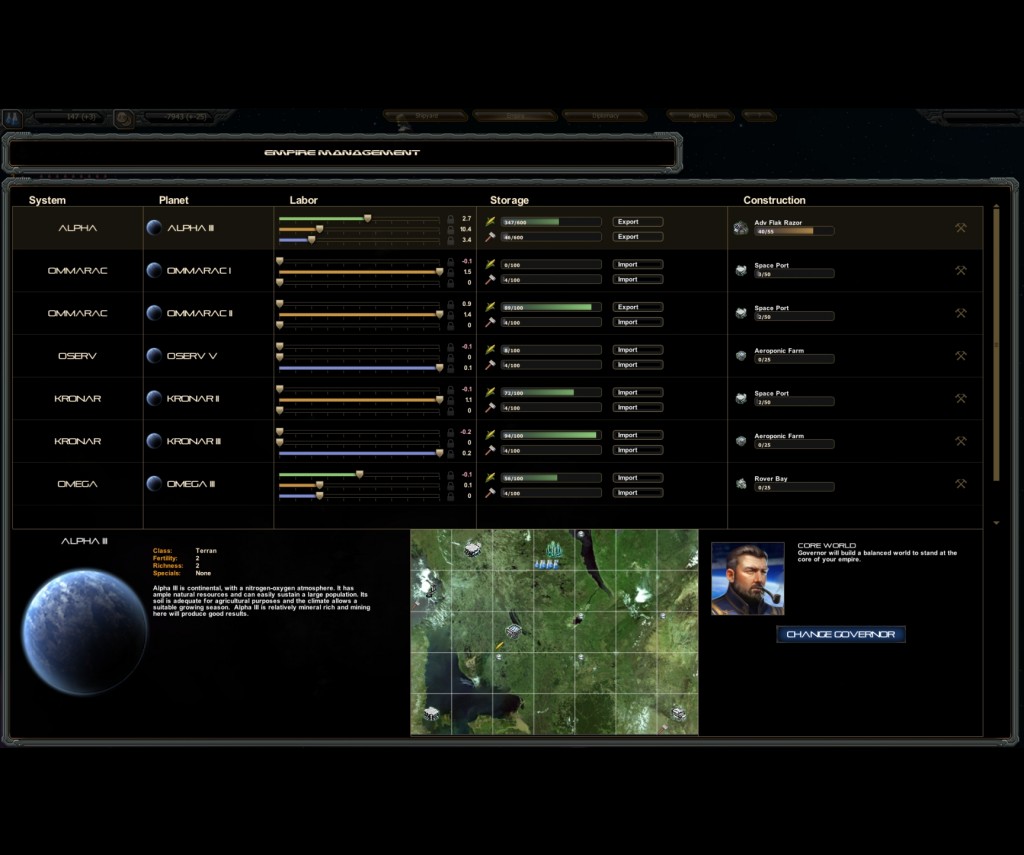This screenshot has height=855, width=1024.
Task: Click the Change Governor button
Action: point(841,634)
